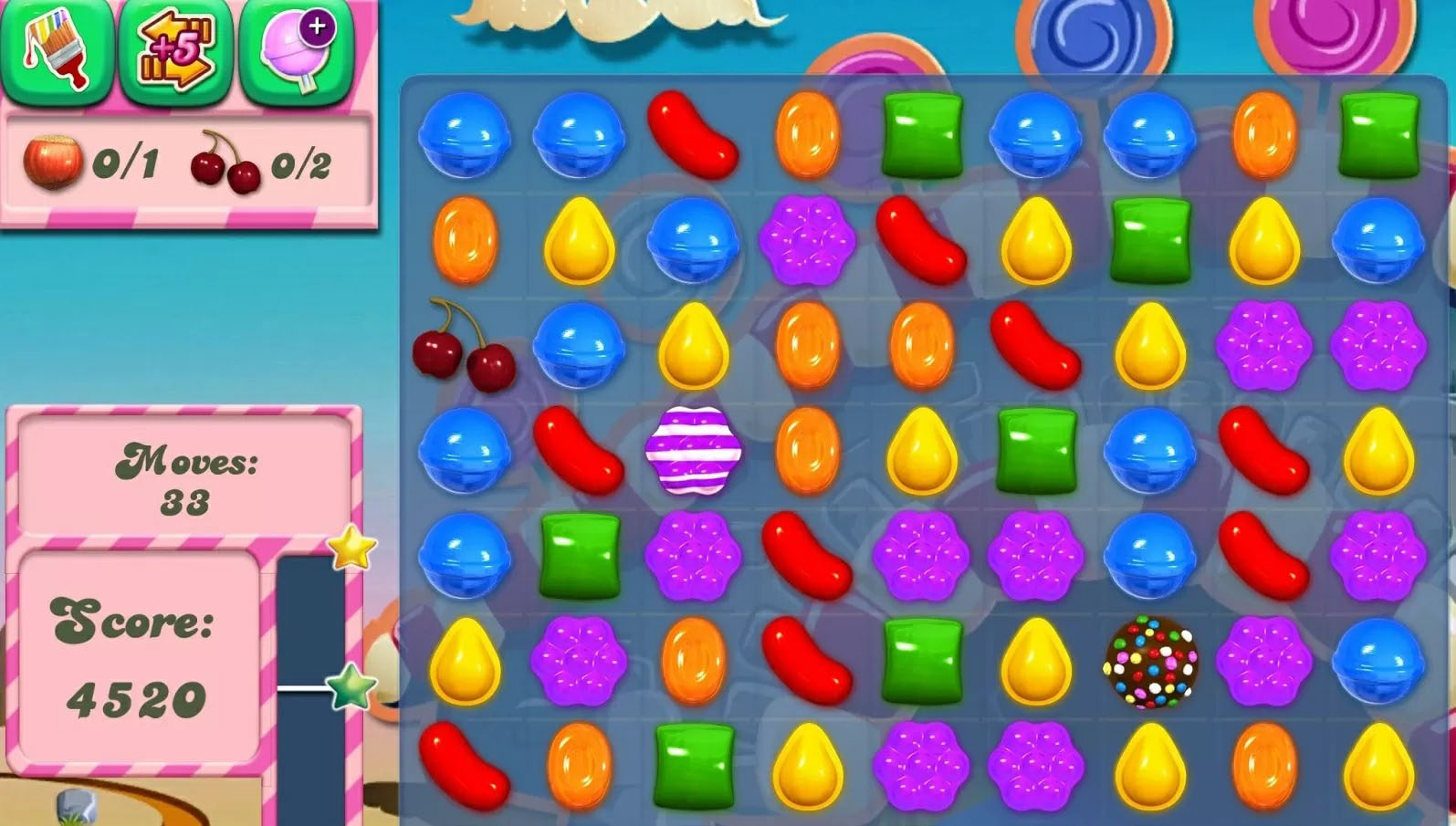The height and width of the screenshot is (826, 1456).
Task: Click the Moves: 33 counter
Action: (x=189, y=479)
